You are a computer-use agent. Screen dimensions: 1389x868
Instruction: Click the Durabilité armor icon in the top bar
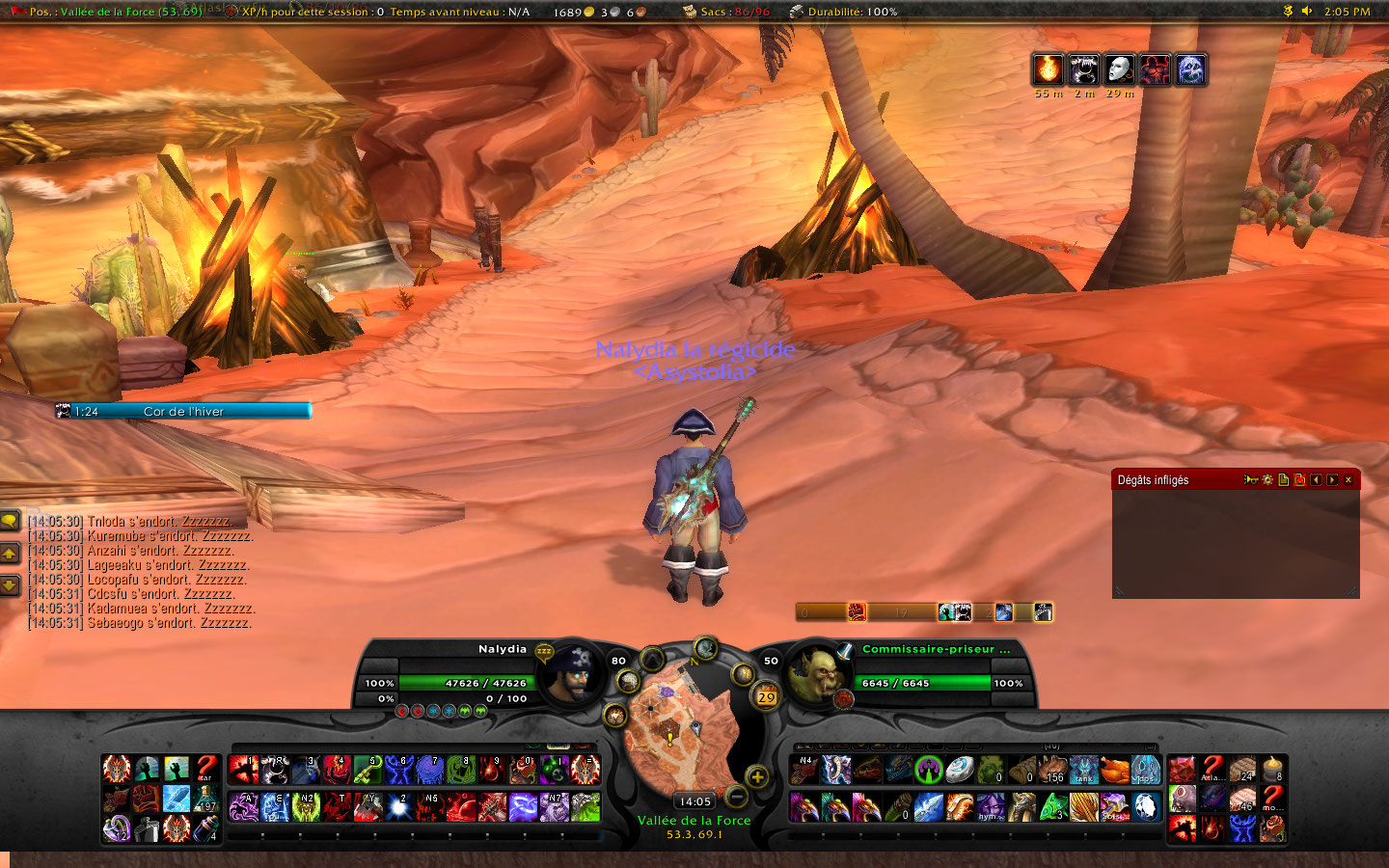(x=795, y=13)
